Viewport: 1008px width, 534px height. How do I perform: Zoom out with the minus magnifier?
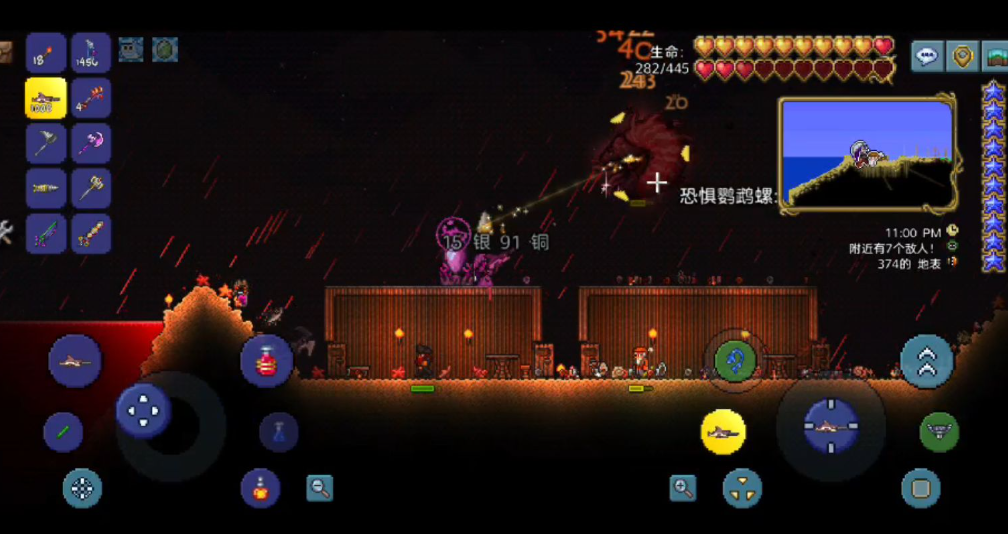click(x=319, y=488)
